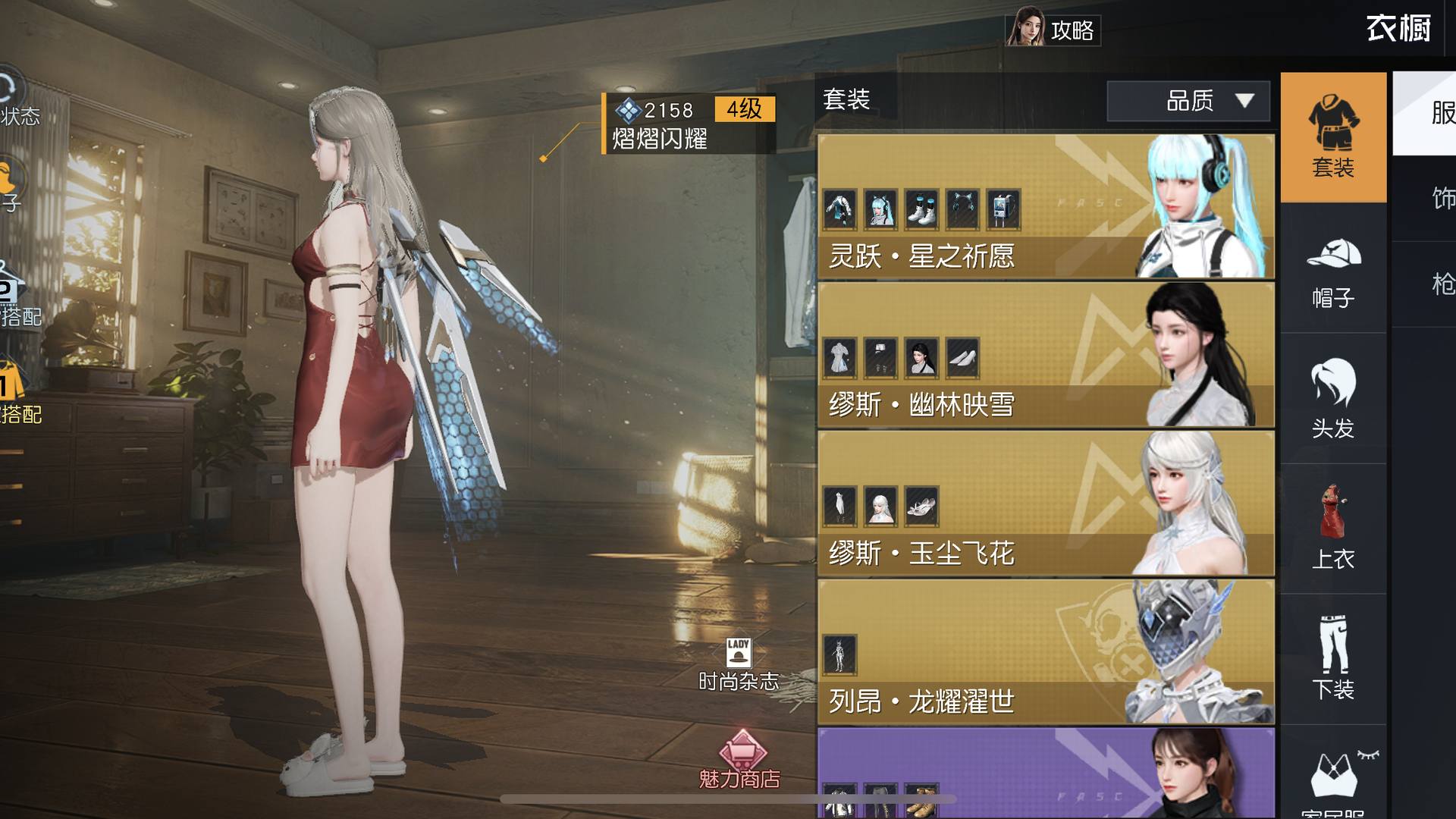The image size is (1456, 819).
Task: Visit the 魅力商店 charm shop
Action: pyautogui.click(x=740, y=760)
